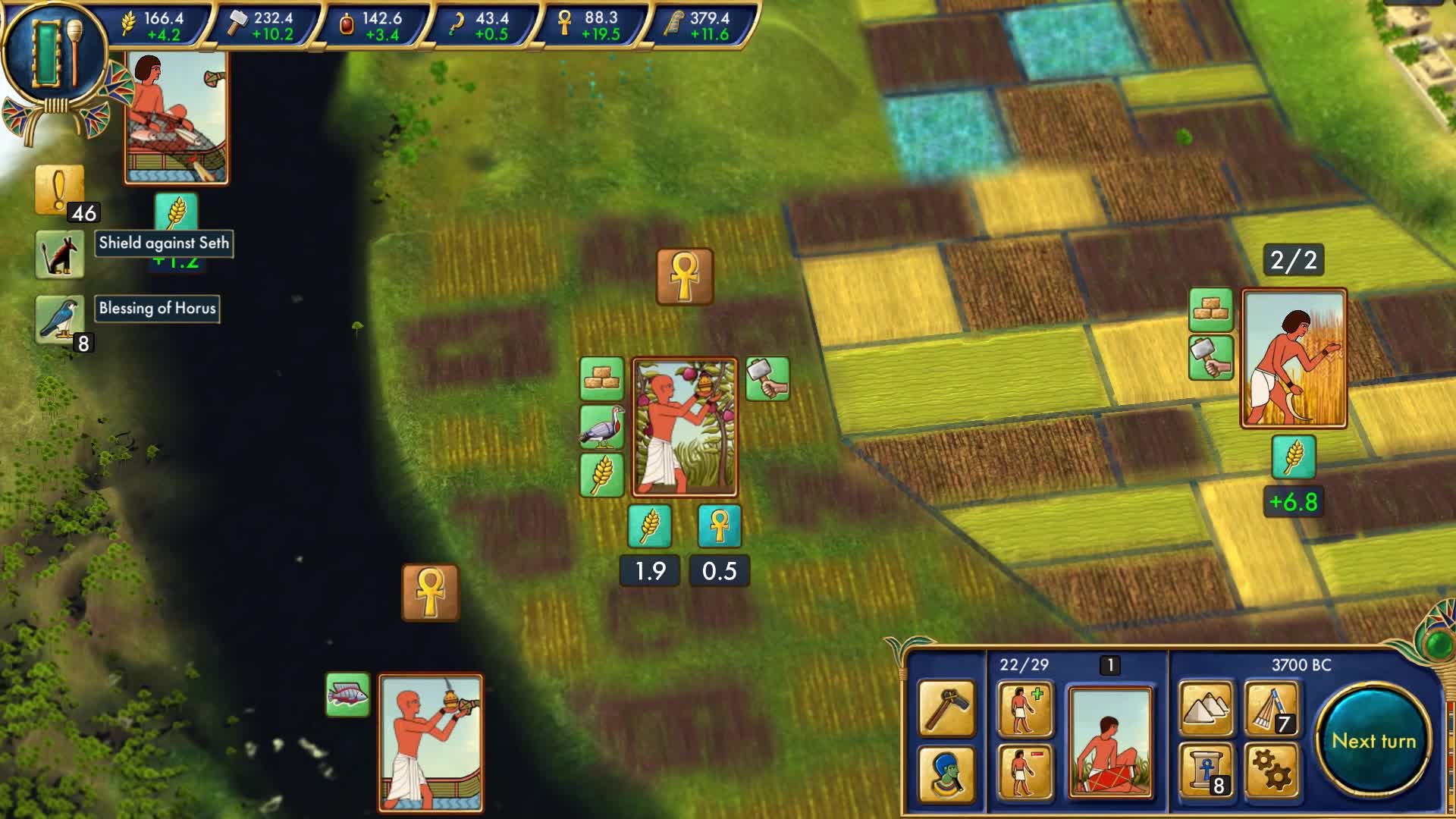This screenshot has width=1456, height=819.
Task: Assign the gardener to goose herding
Action: point(601,426)
